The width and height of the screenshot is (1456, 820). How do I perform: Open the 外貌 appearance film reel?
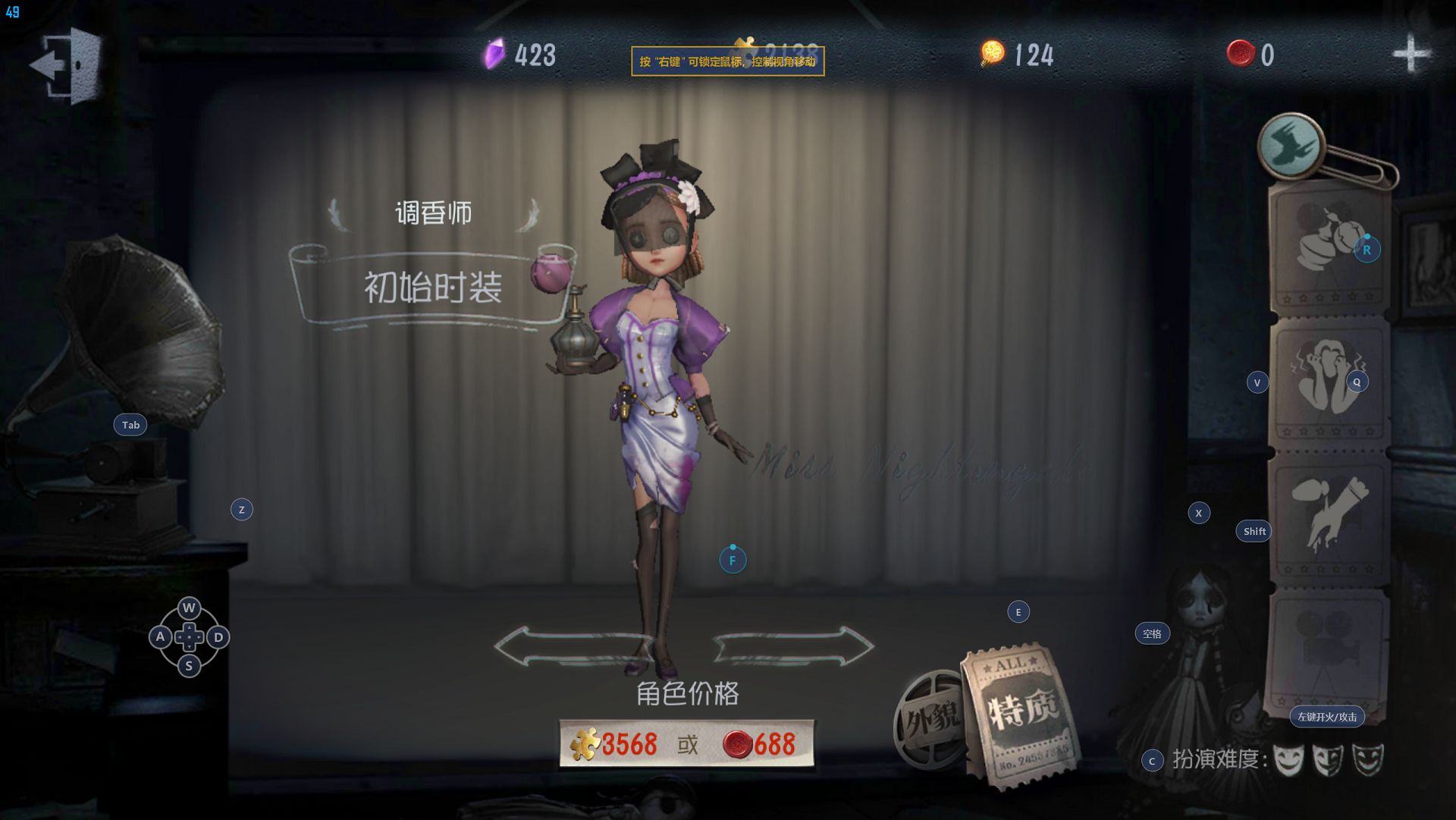click(930, 717)
